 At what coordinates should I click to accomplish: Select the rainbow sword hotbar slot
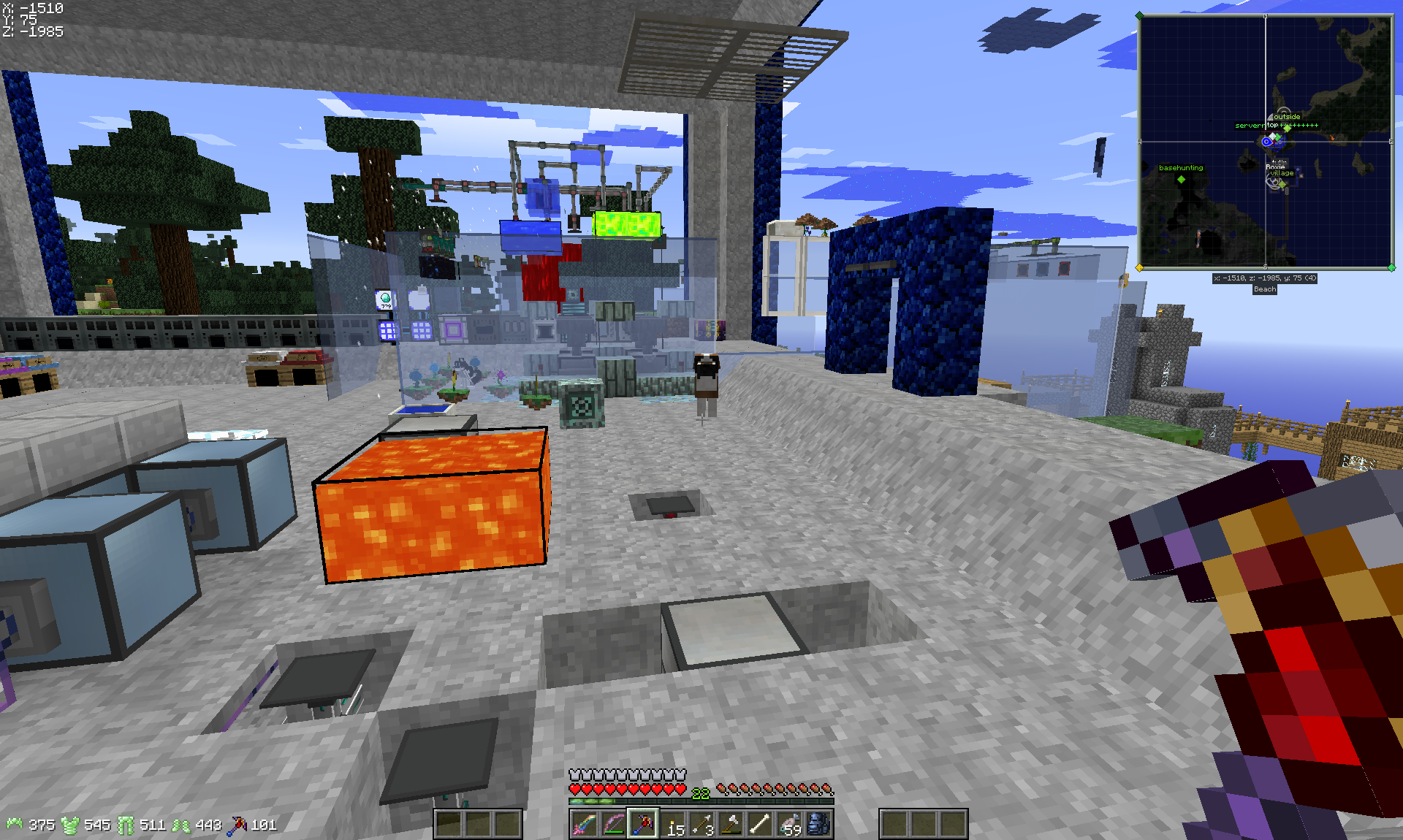584,825
